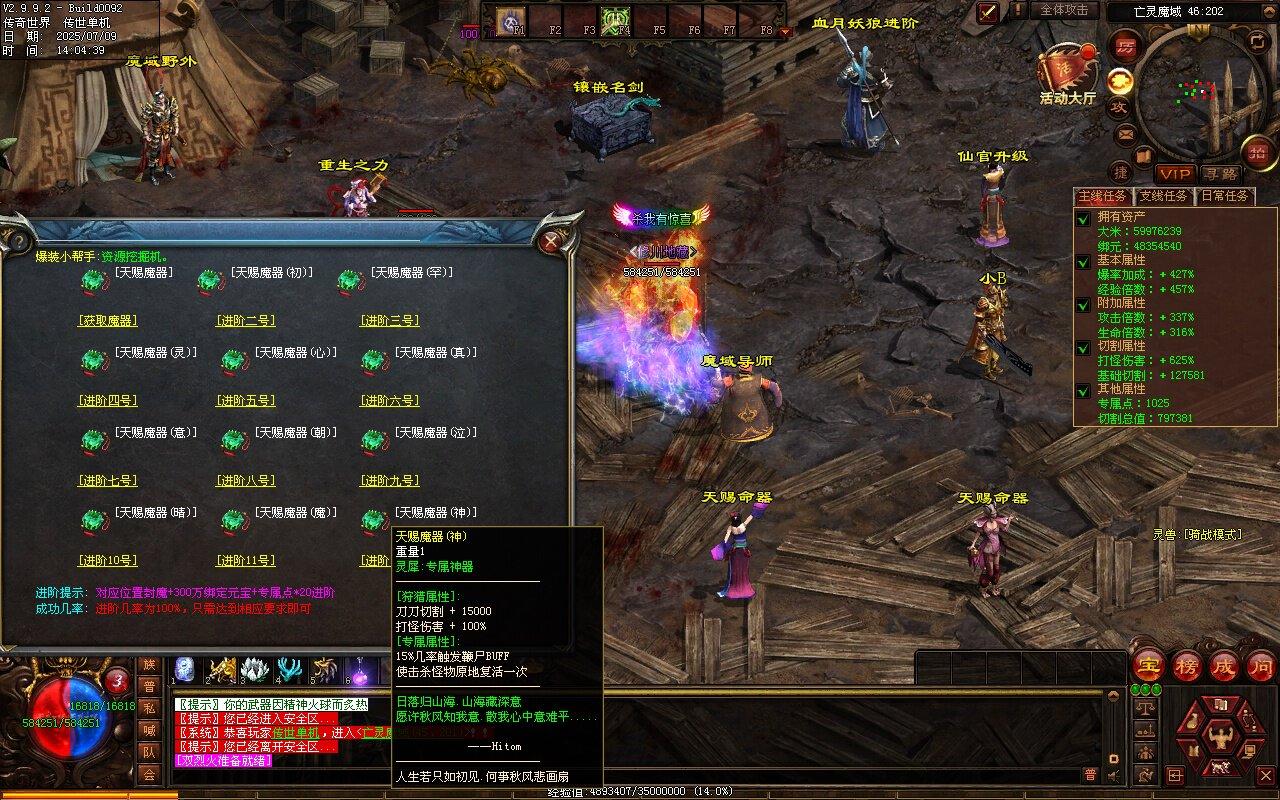Select the 进阶五号 upgrade option
Viewport: 1280px width, 800px height.
pos(245,401)
